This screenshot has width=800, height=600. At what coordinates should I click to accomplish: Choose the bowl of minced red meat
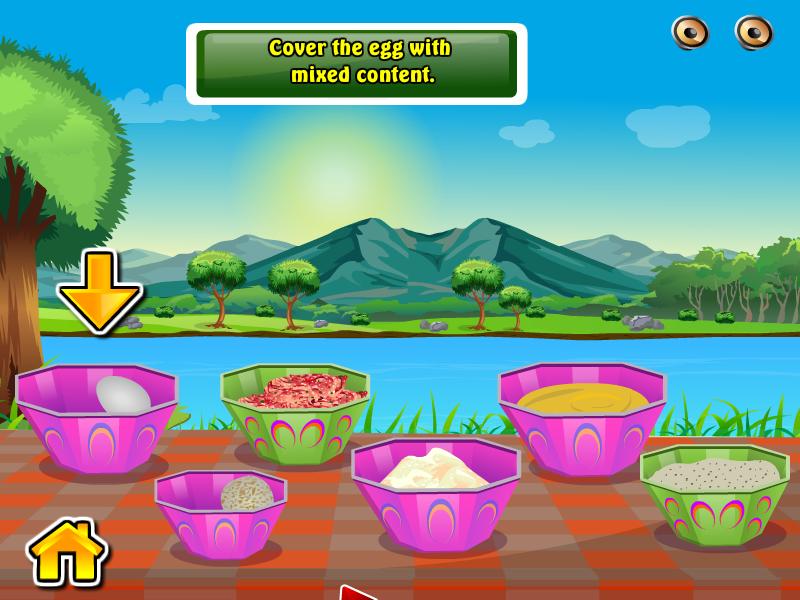[x=294, y=410]
